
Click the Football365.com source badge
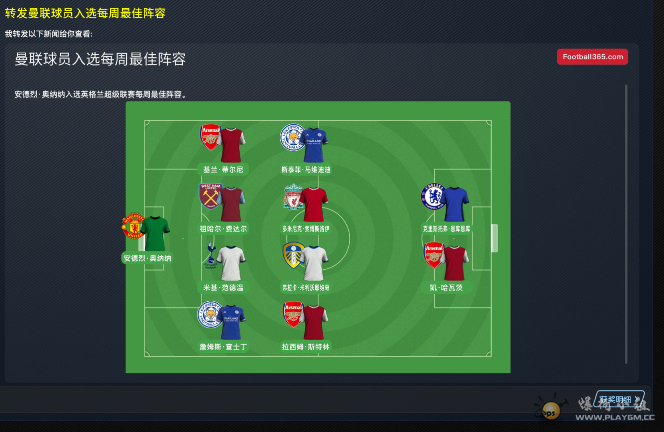coord(592,57)
